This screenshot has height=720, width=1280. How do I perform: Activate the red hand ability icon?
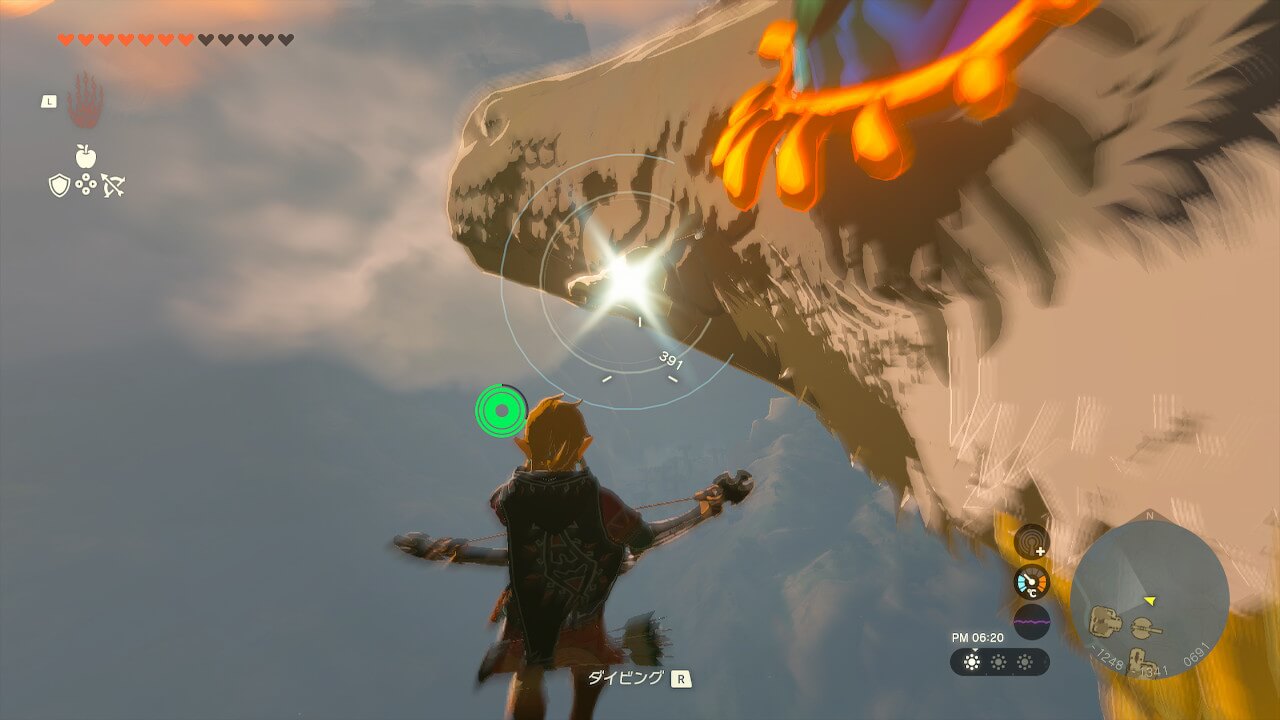[85, 101]
